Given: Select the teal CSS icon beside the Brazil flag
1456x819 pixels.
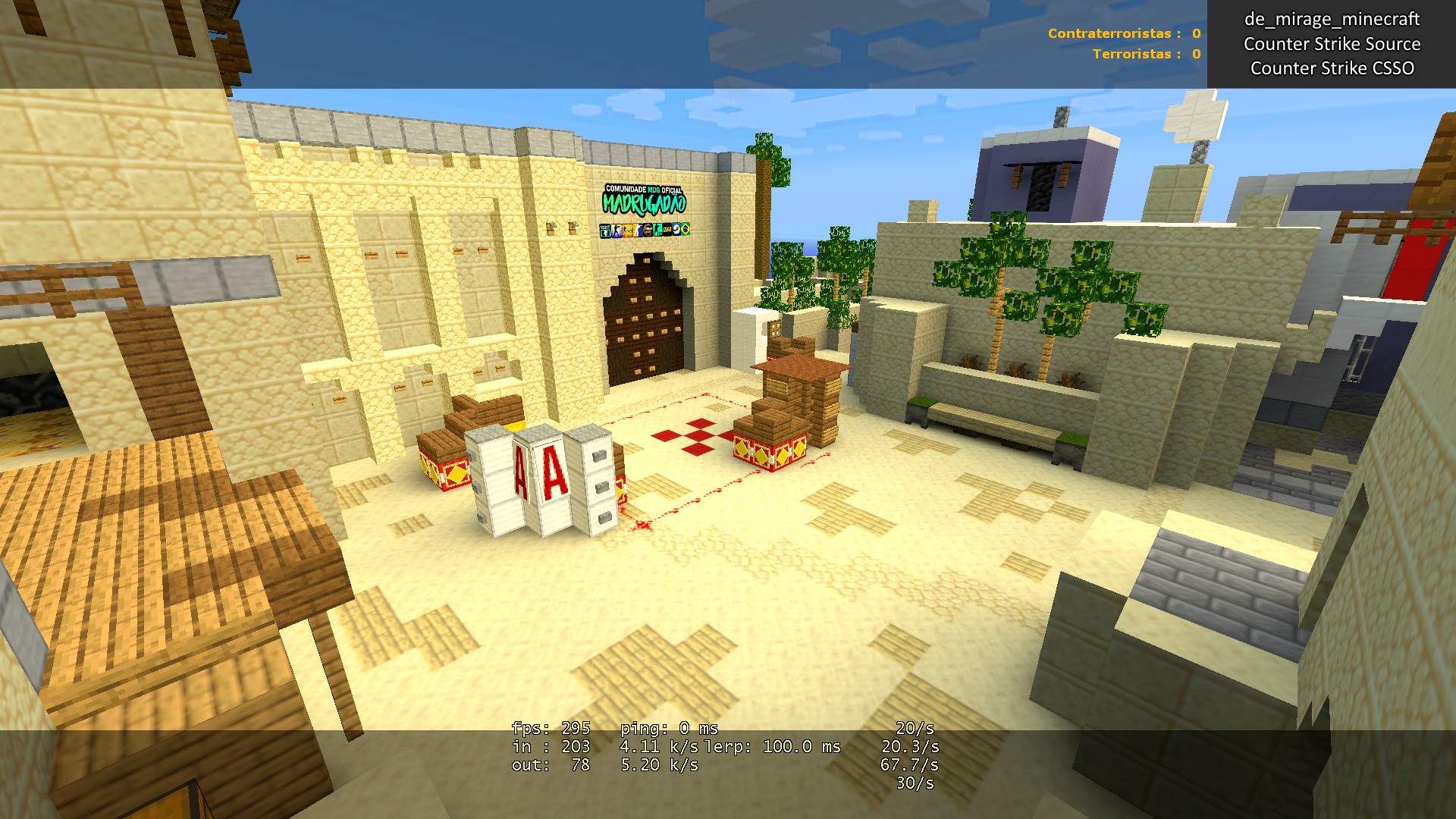Looking at the screenshot, I should tap(657, 231).
